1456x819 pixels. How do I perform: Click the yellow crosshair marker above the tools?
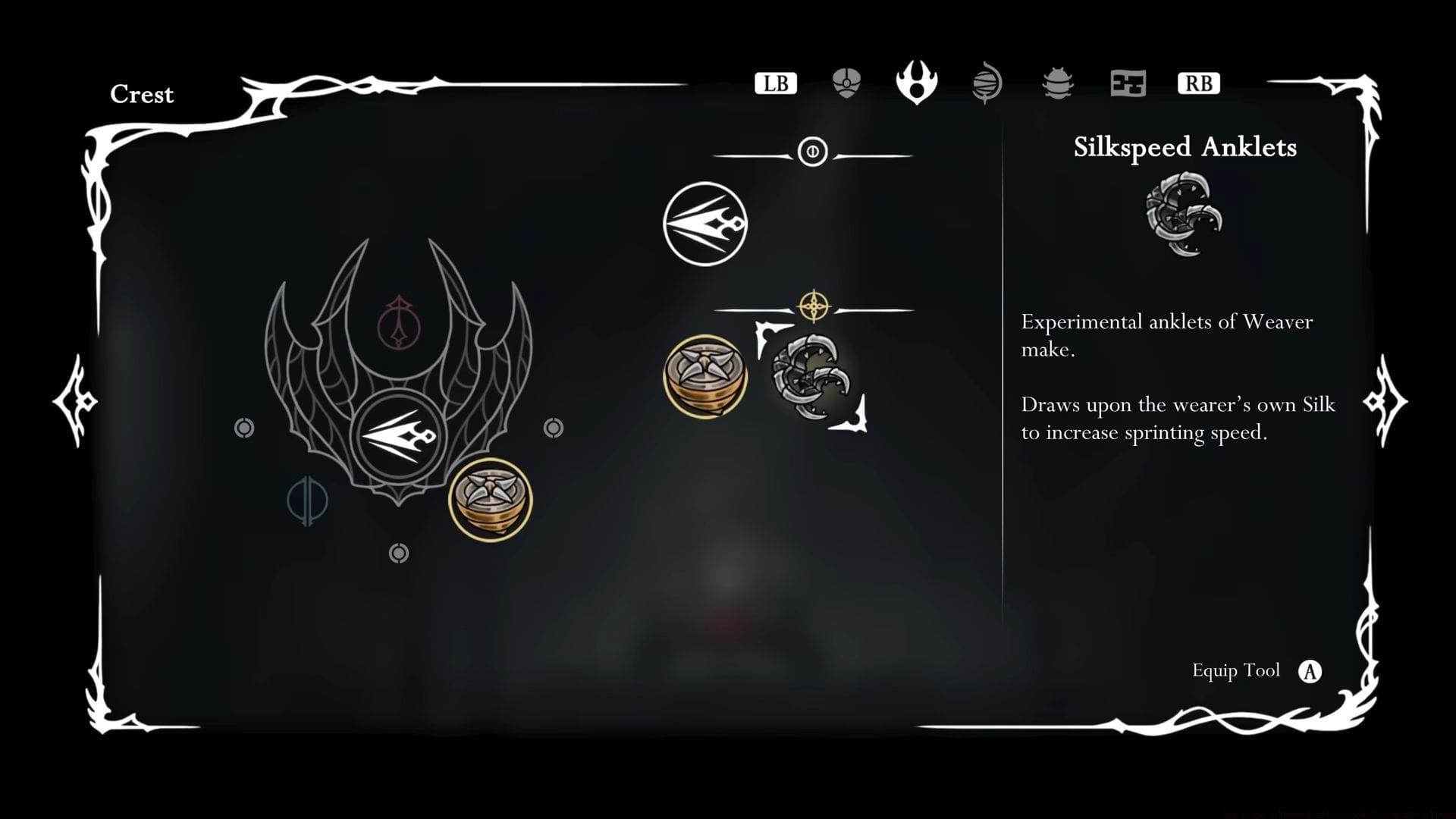(814, 306)
